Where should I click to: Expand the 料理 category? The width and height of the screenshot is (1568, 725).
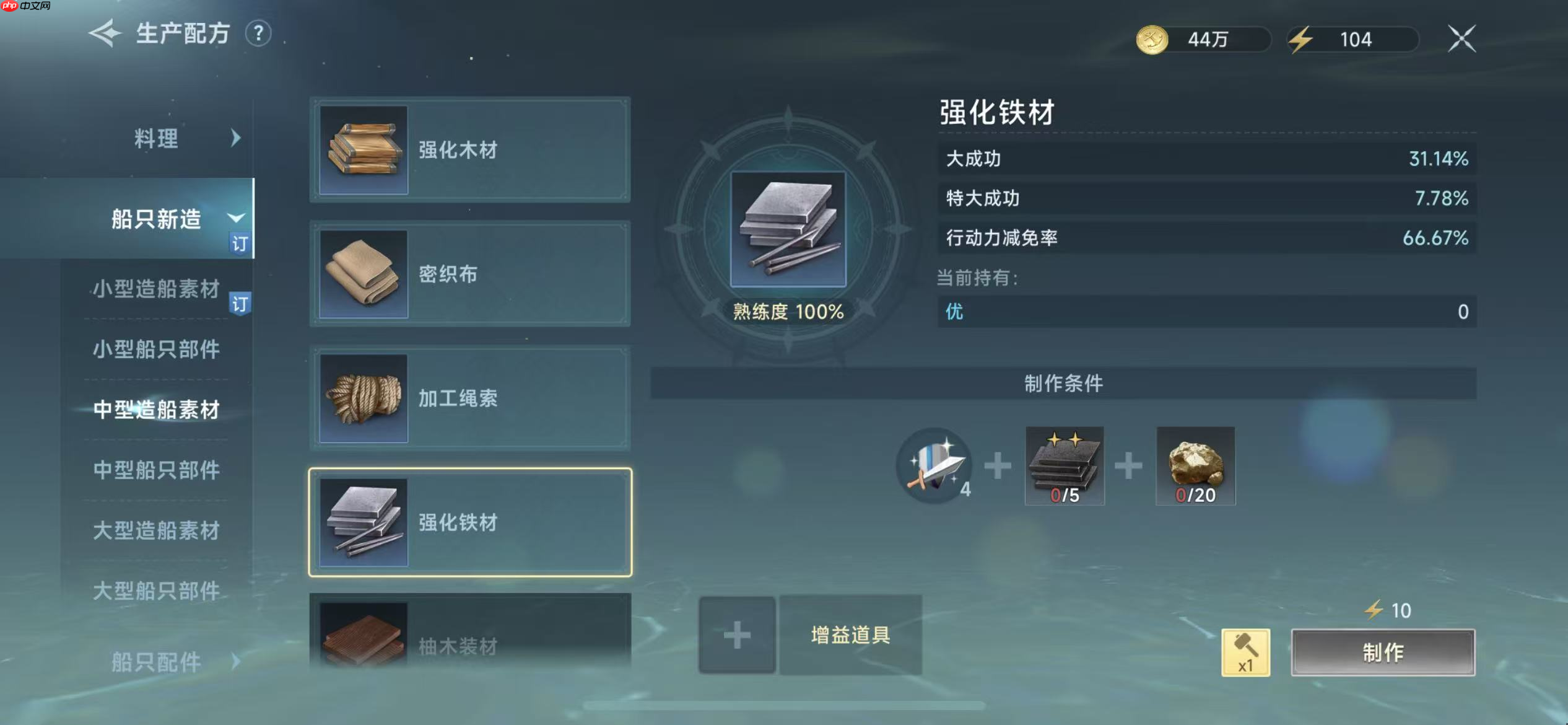(155, 139)
